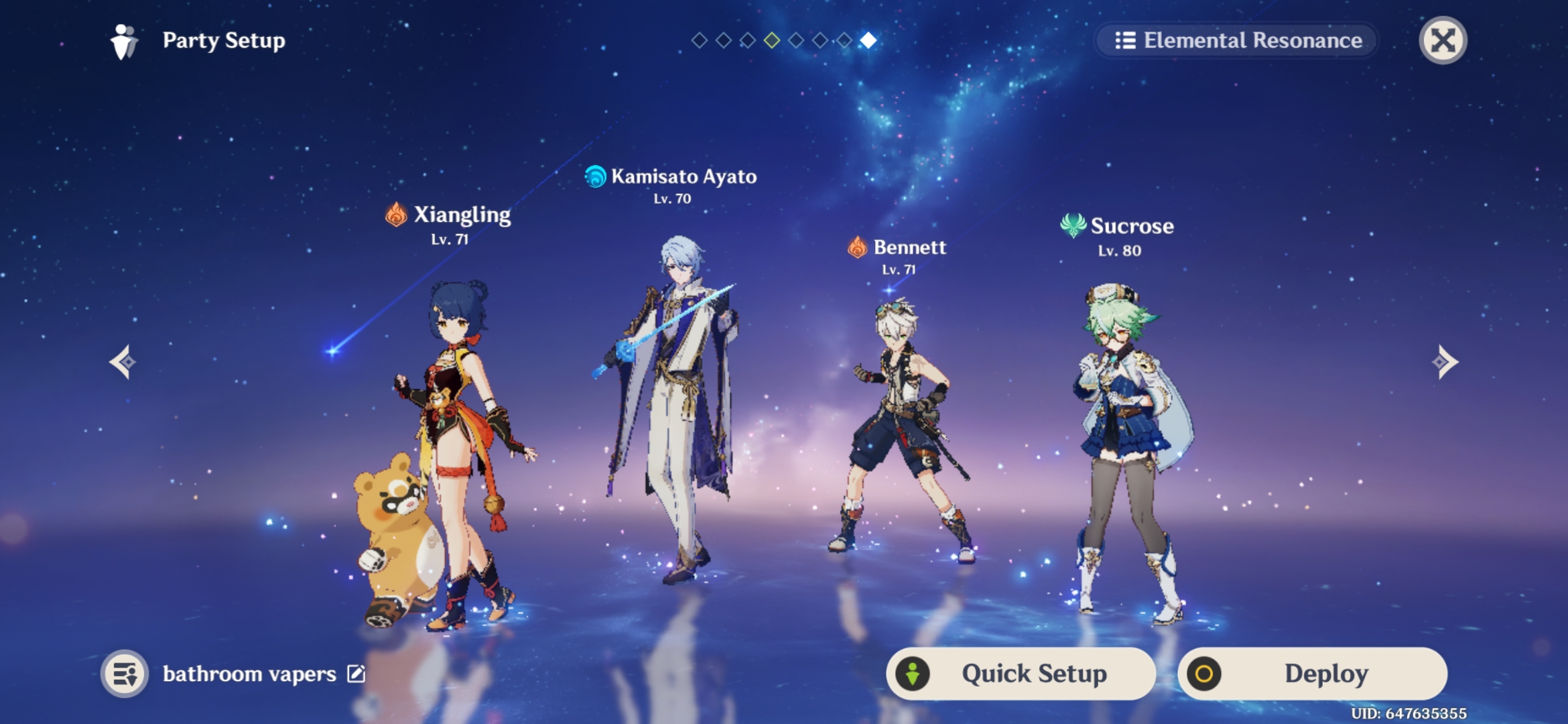Go to the previous party with left arrow
The image size is (1568, 724).
point(123,362)
